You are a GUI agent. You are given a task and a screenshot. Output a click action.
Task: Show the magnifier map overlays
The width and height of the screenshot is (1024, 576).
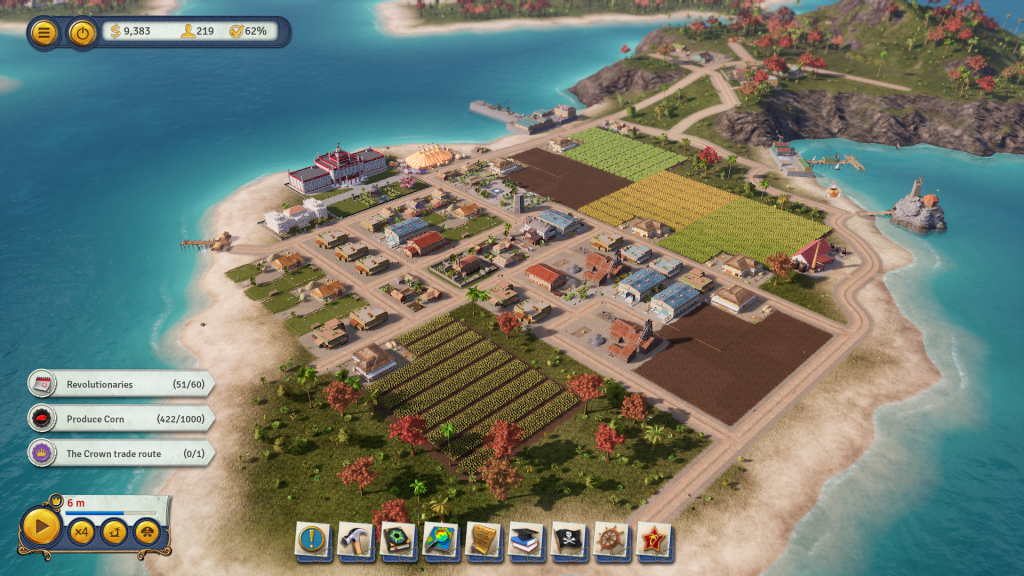pos(441,540)
